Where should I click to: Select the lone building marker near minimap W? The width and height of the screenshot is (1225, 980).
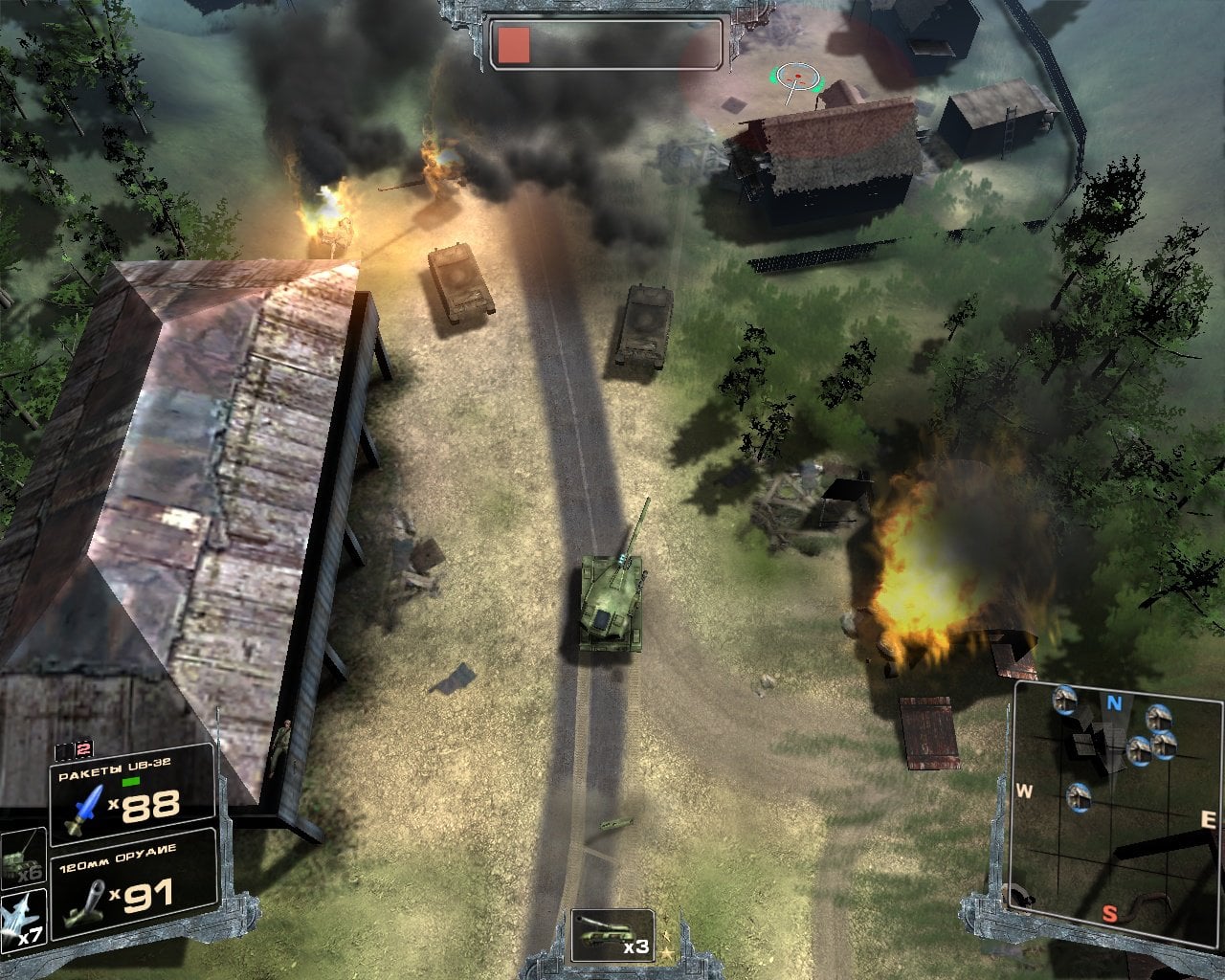[x=1079, y=795]
